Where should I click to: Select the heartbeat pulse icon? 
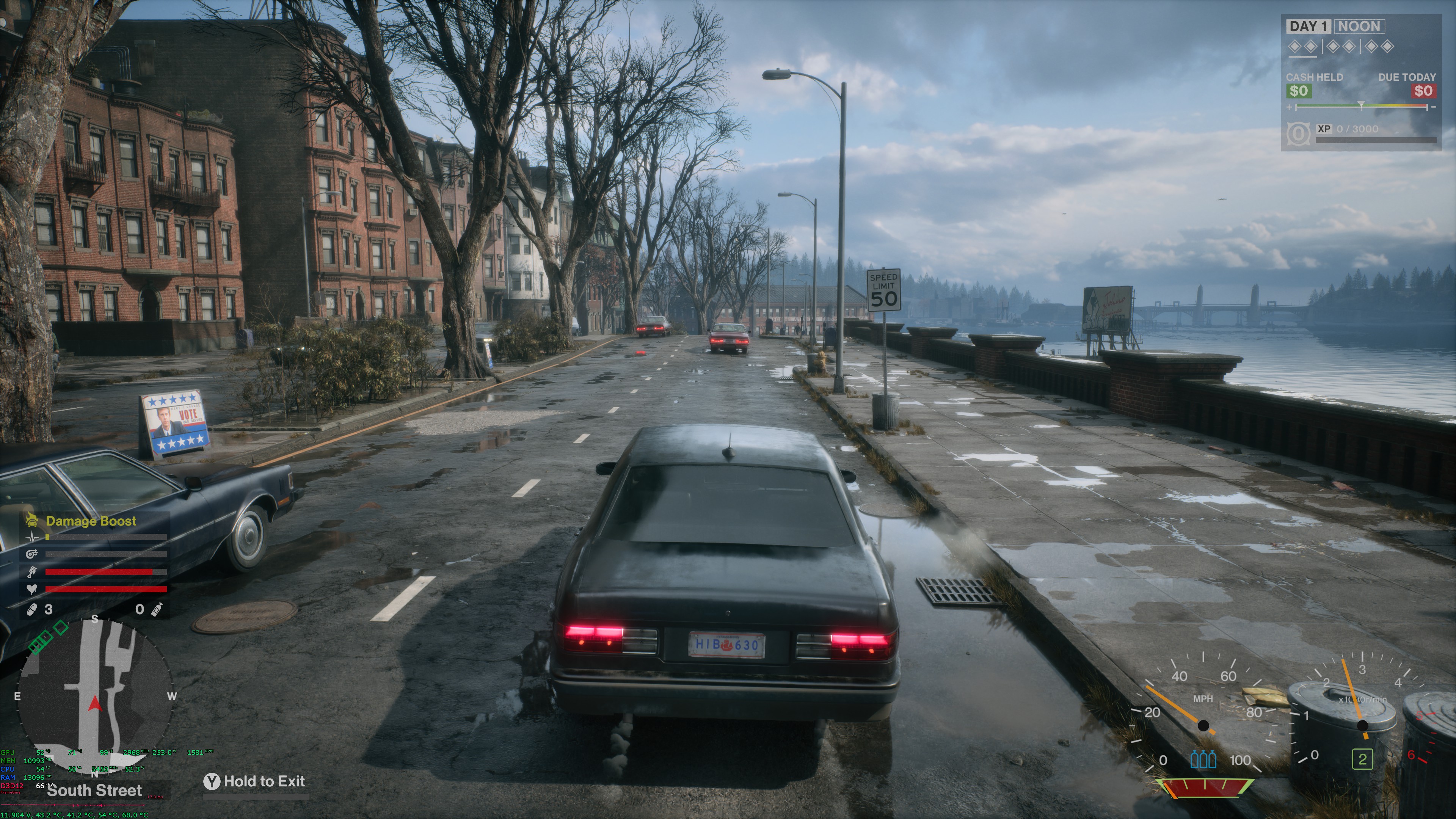(31, 538)
